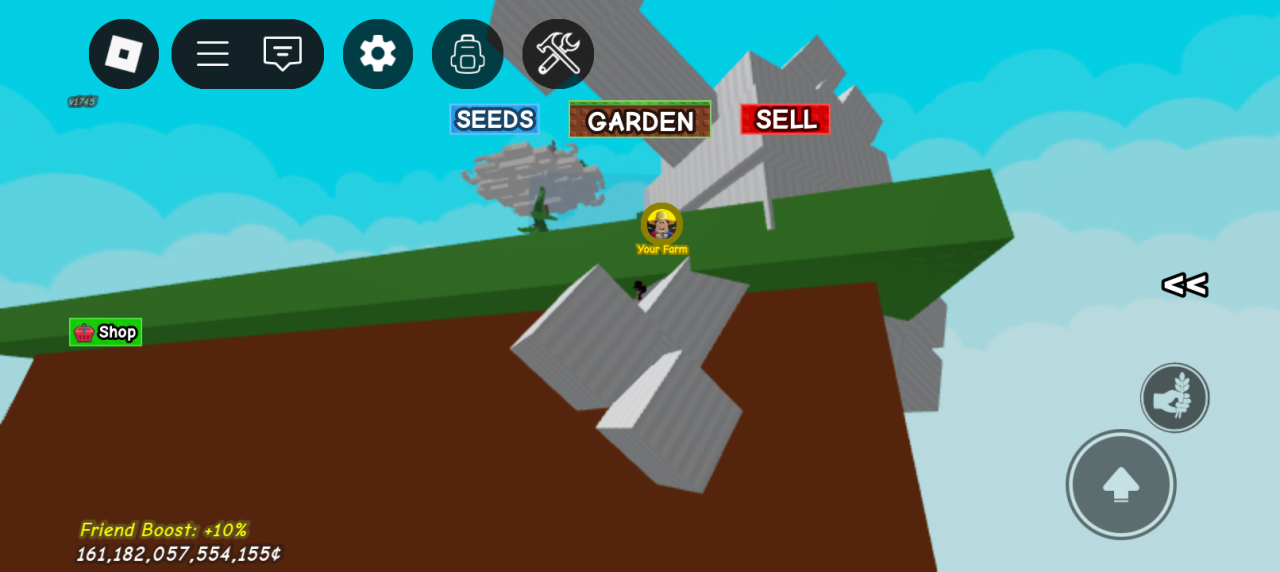This screenshot has width=1280, height=572.
Task: Open the chat speech bubble
Action: pyautogui.click(x=282, y=54)
